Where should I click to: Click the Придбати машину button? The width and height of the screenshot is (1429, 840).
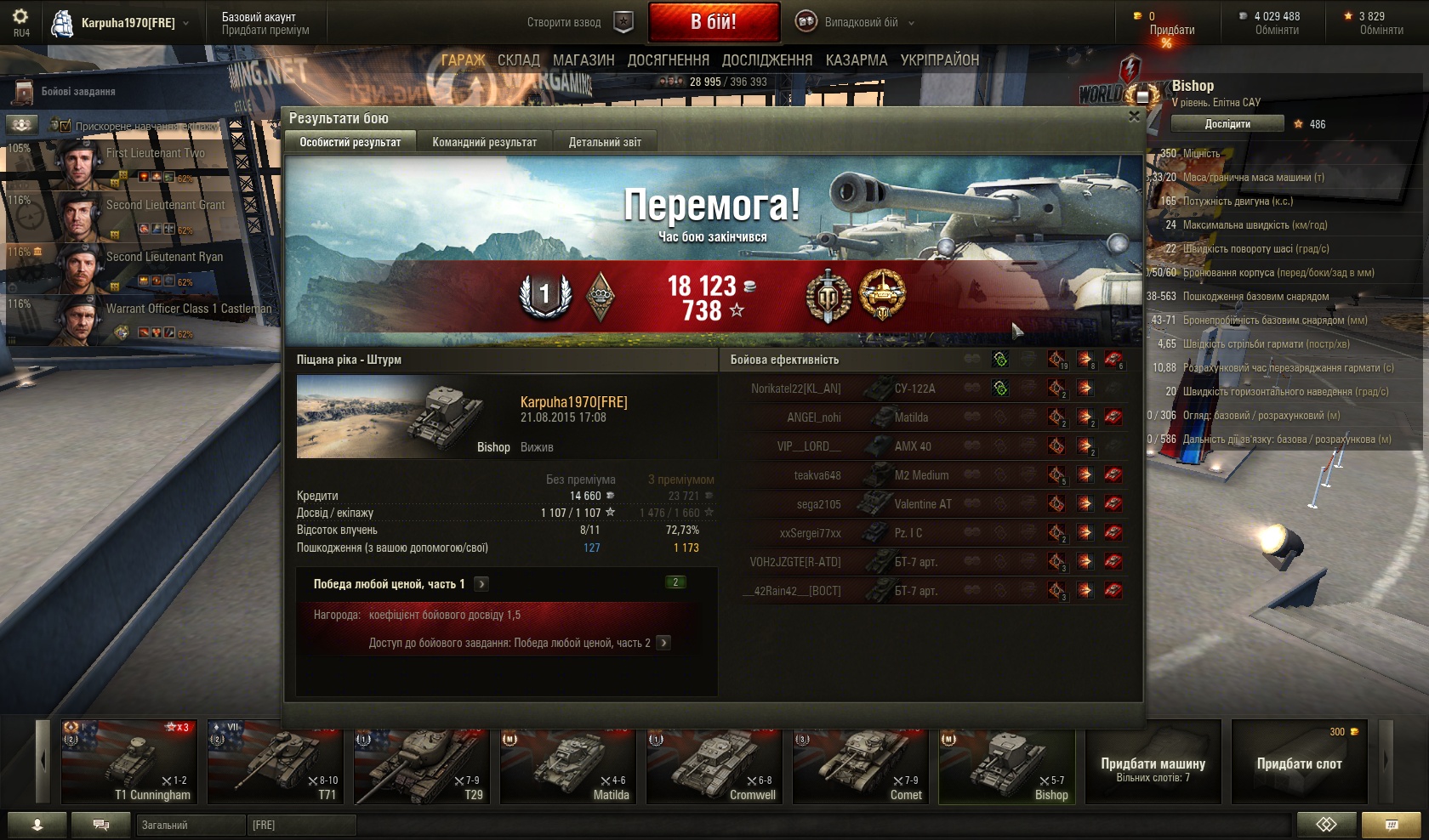click(x=1153, y=762)
